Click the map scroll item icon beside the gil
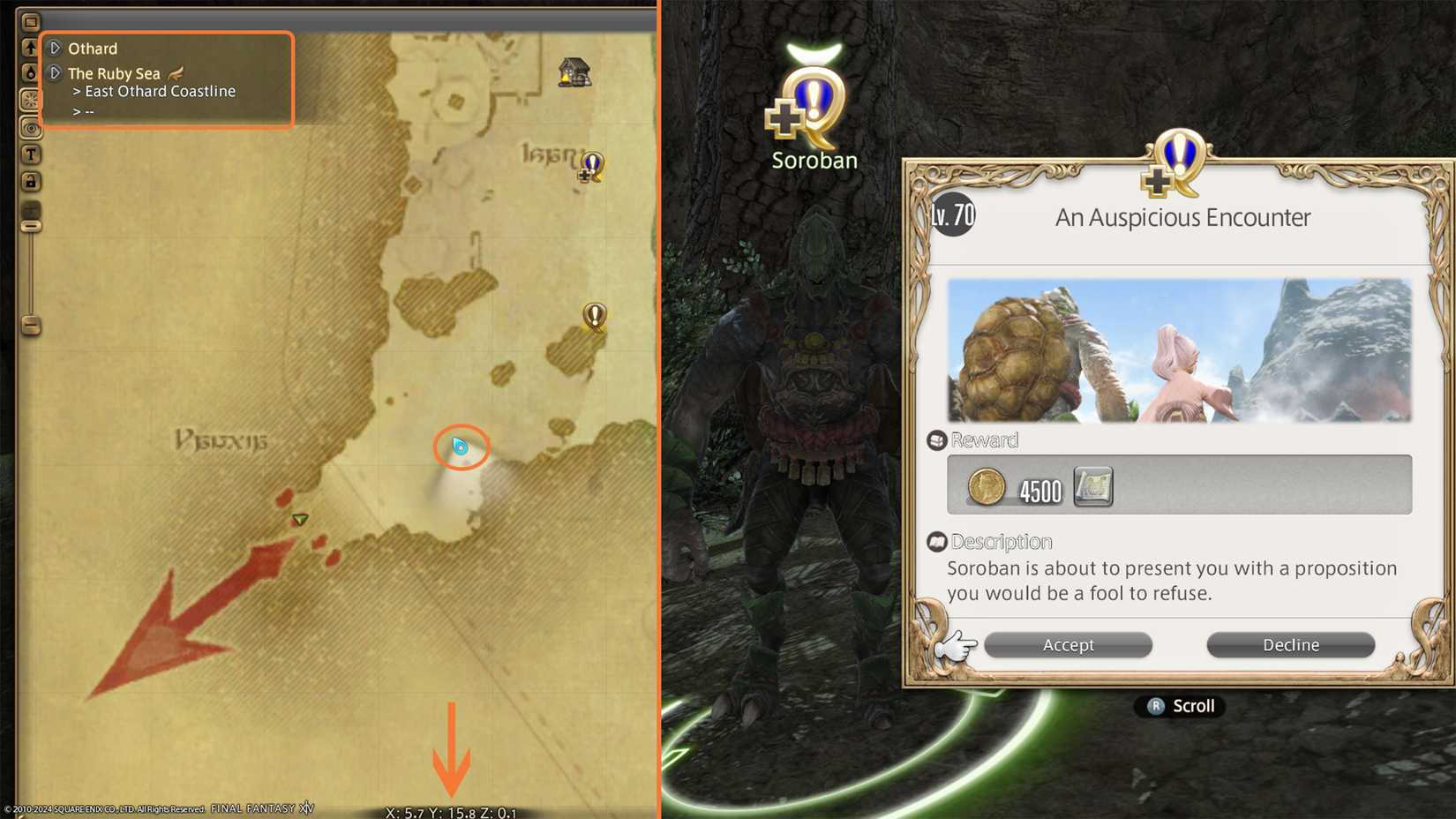1456x819 pixels. pos(1094,487)
